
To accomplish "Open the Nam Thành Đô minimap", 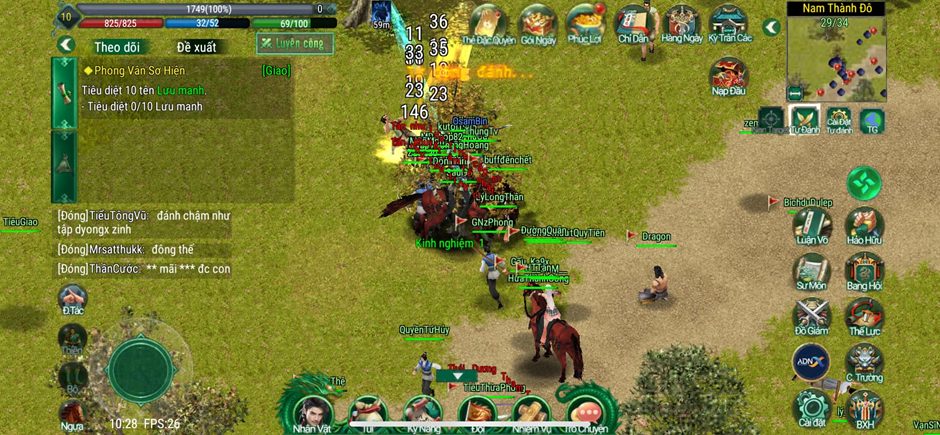I will coord(836,55).
